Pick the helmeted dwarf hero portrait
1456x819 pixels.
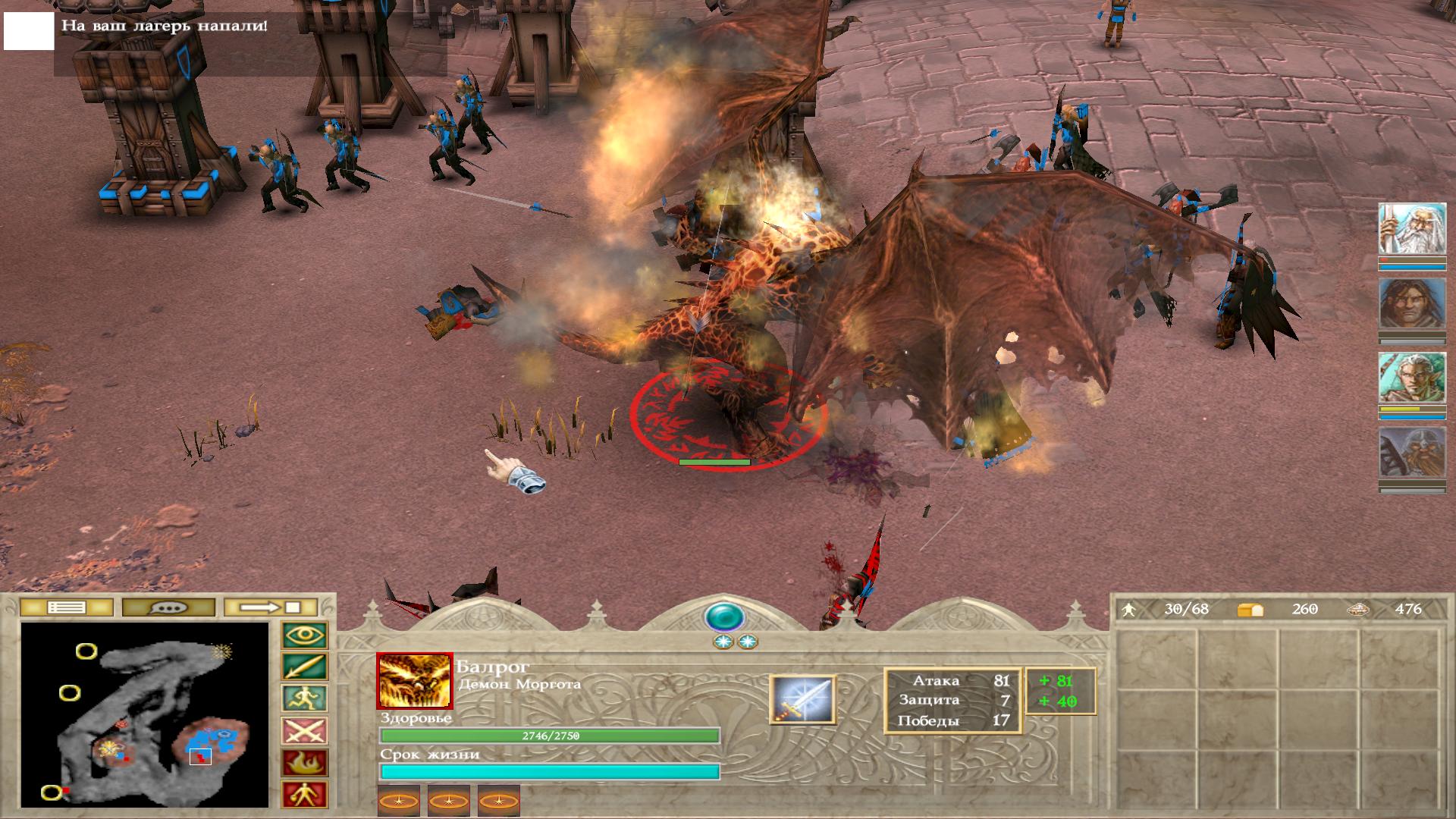coord(1412,453)
